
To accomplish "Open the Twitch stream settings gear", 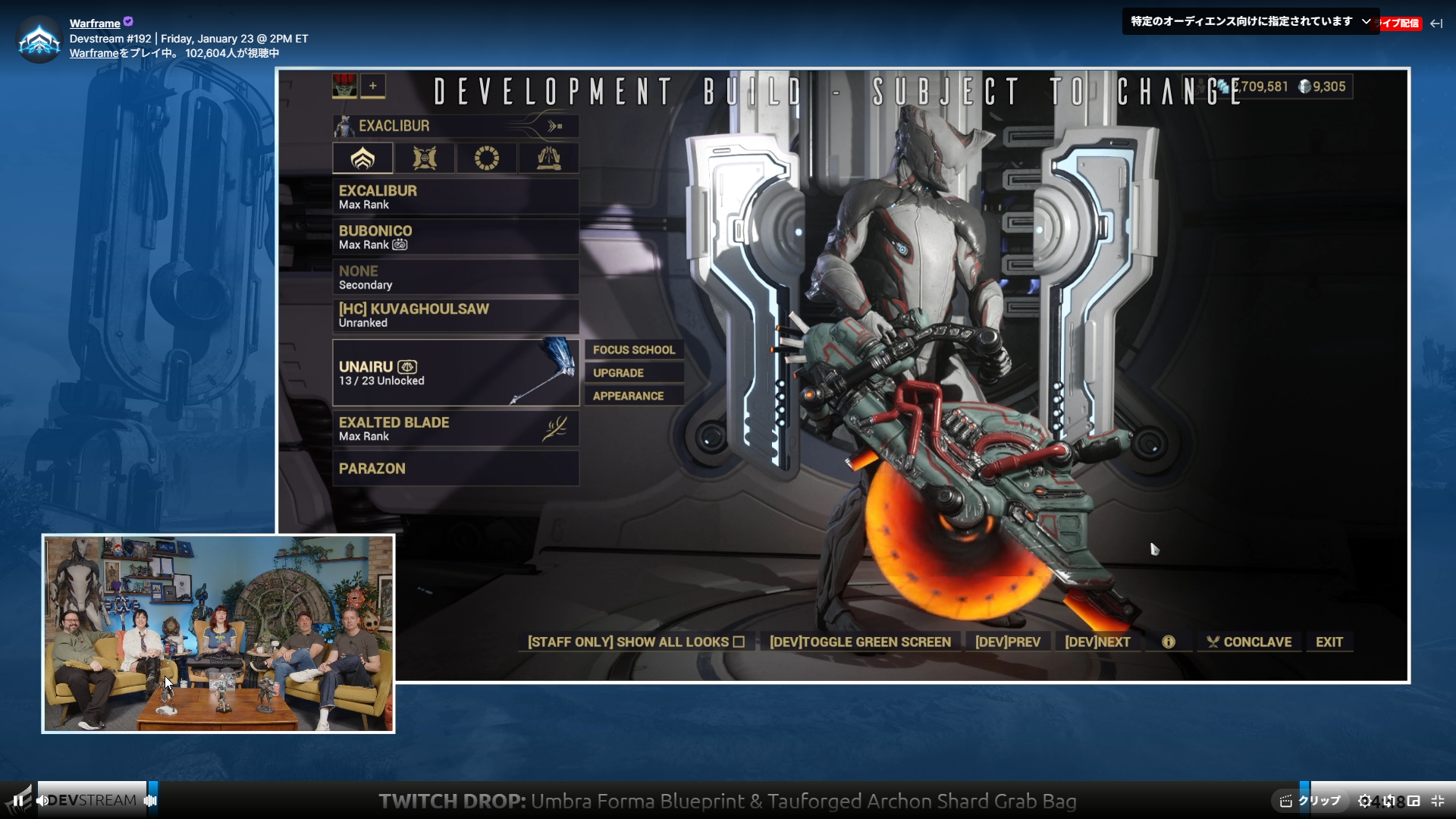I will click(x=1365, y=800).
